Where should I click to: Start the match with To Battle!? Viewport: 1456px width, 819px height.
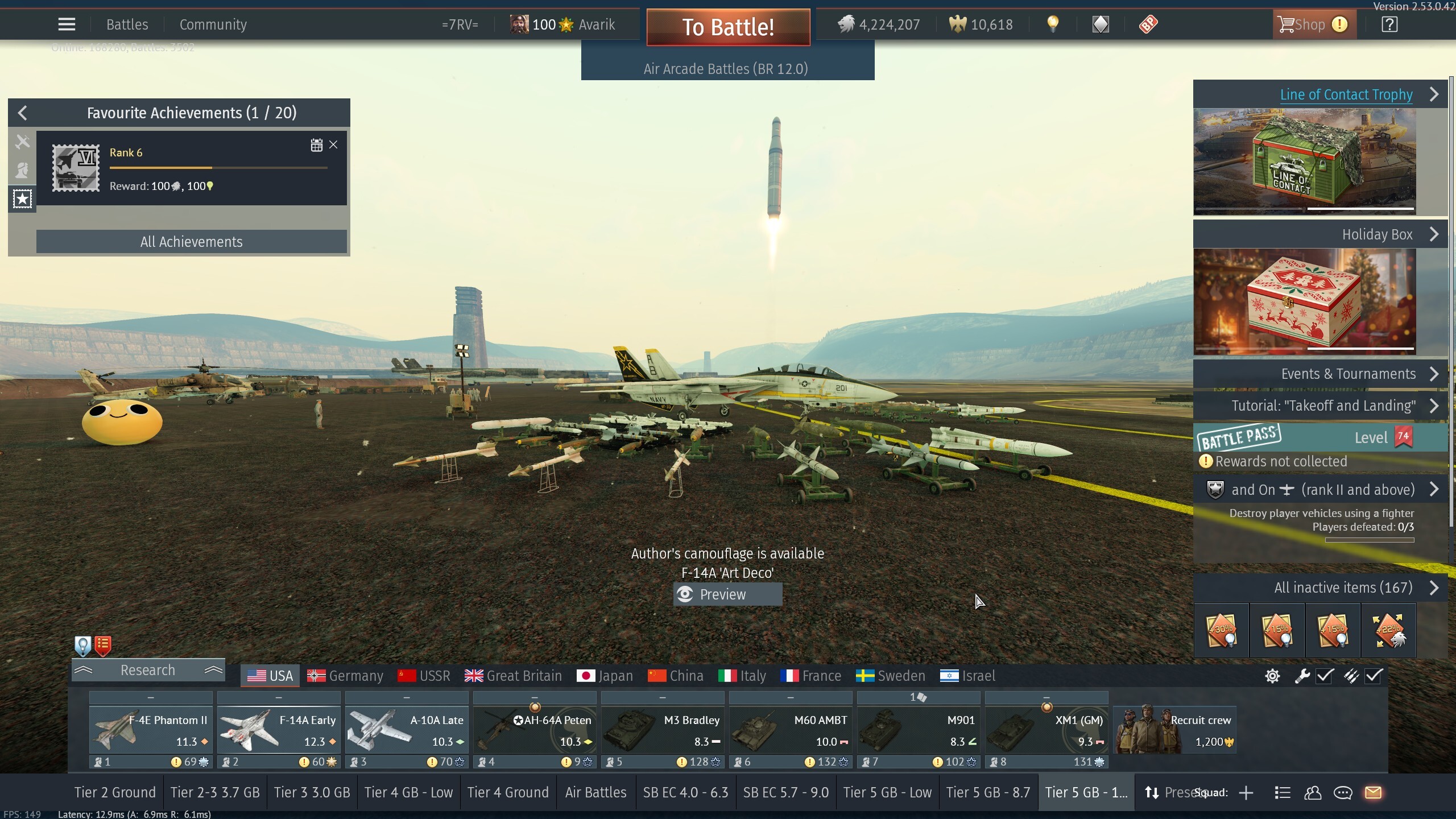[728, 27]
